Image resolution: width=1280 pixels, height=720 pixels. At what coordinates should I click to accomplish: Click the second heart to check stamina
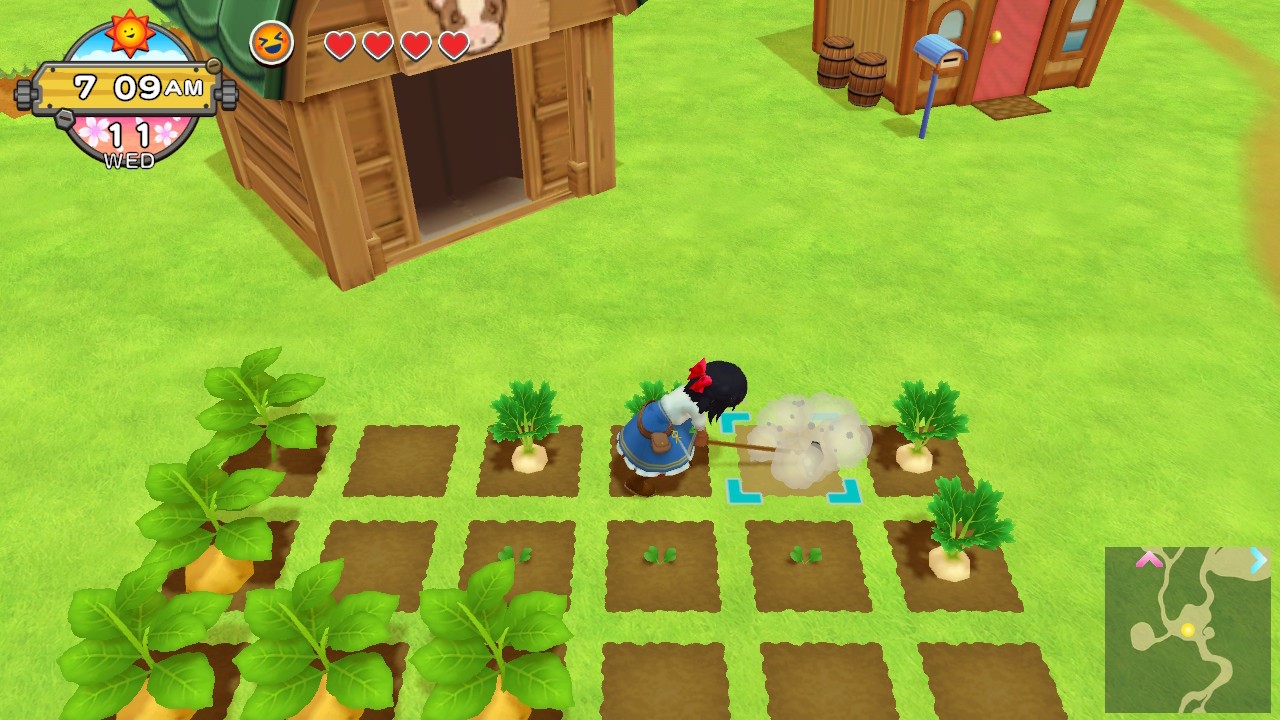(379, 44)
